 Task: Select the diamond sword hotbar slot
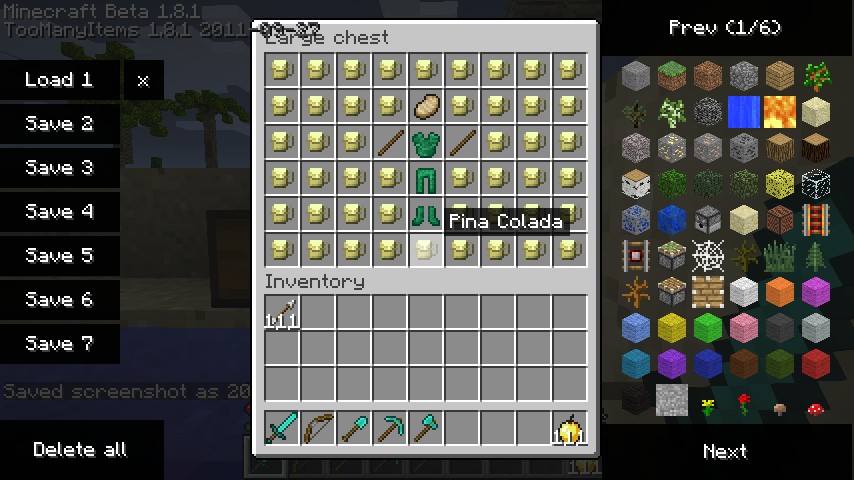pyautogui.click(x=282, y=429)
